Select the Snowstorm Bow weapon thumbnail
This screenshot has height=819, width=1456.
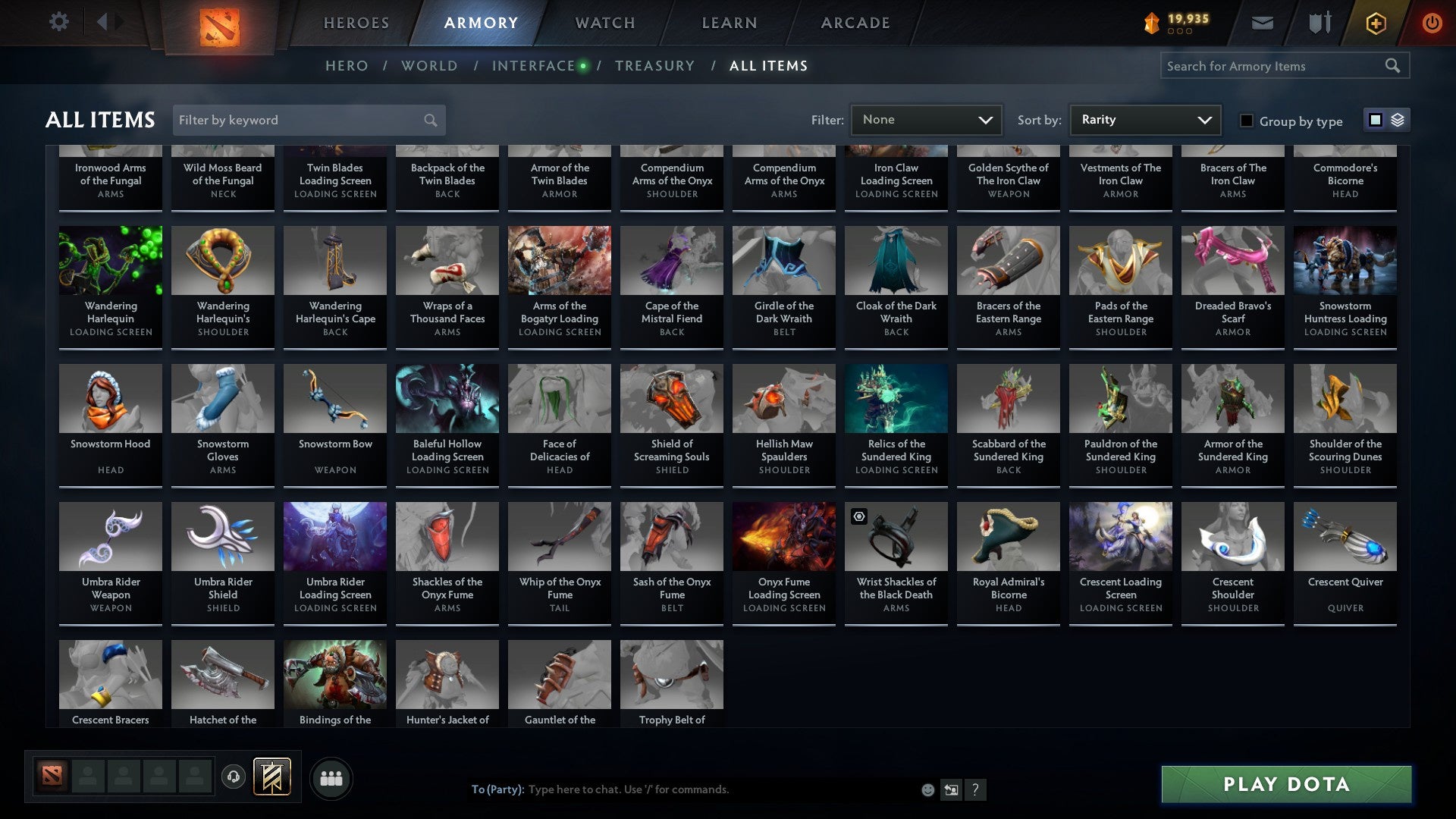point(334,397)
